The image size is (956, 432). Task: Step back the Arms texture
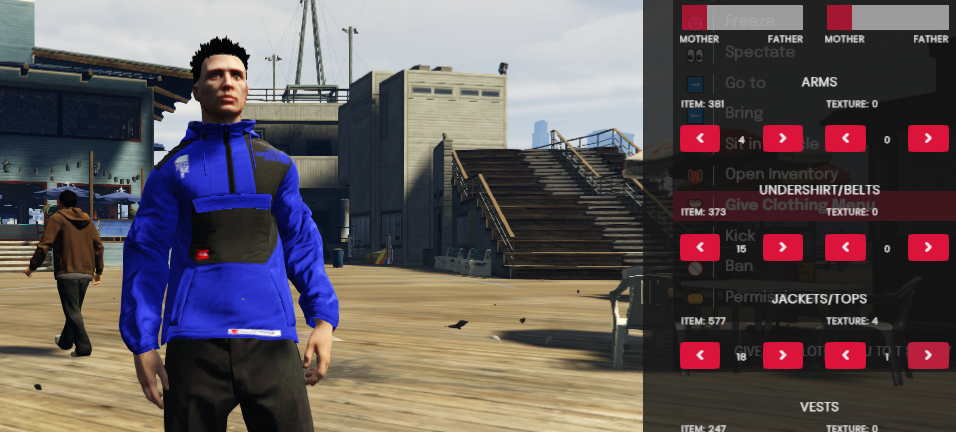tap(846, 139)
